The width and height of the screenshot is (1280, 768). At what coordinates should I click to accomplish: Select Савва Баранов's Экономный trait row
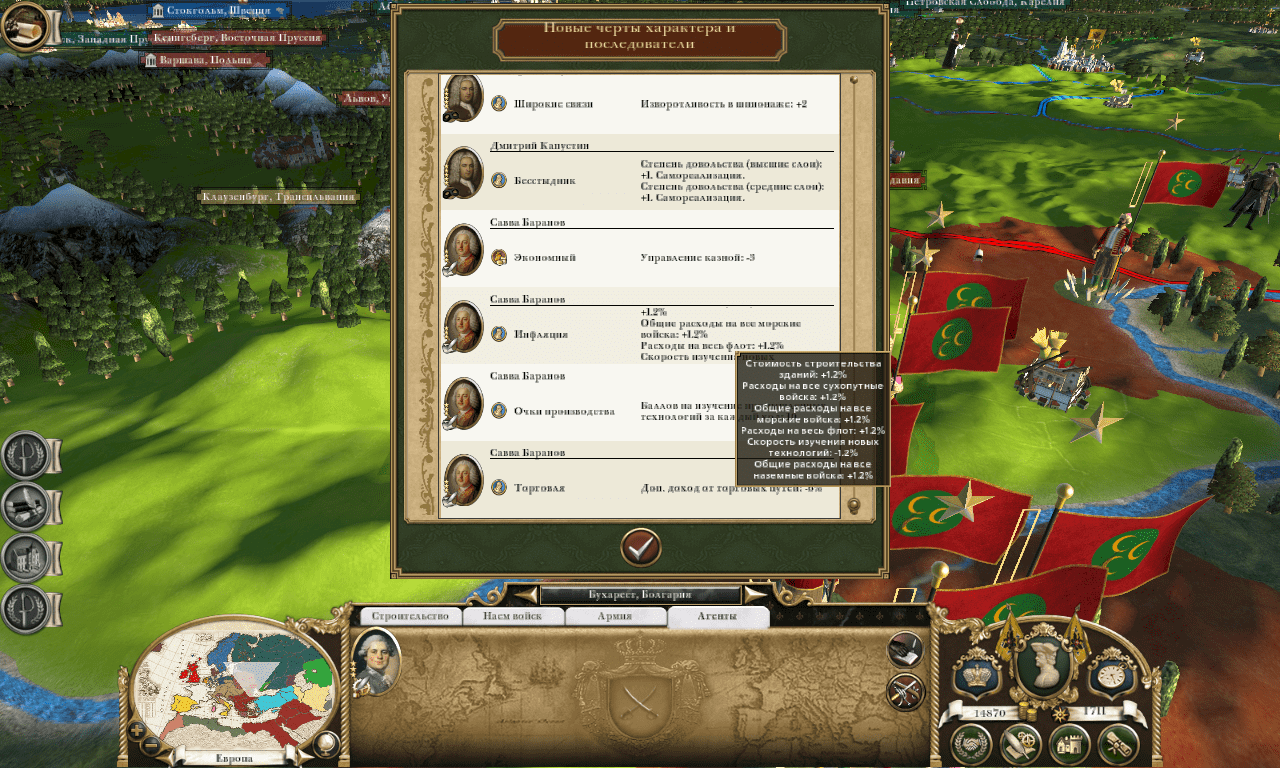click(640, 257)
